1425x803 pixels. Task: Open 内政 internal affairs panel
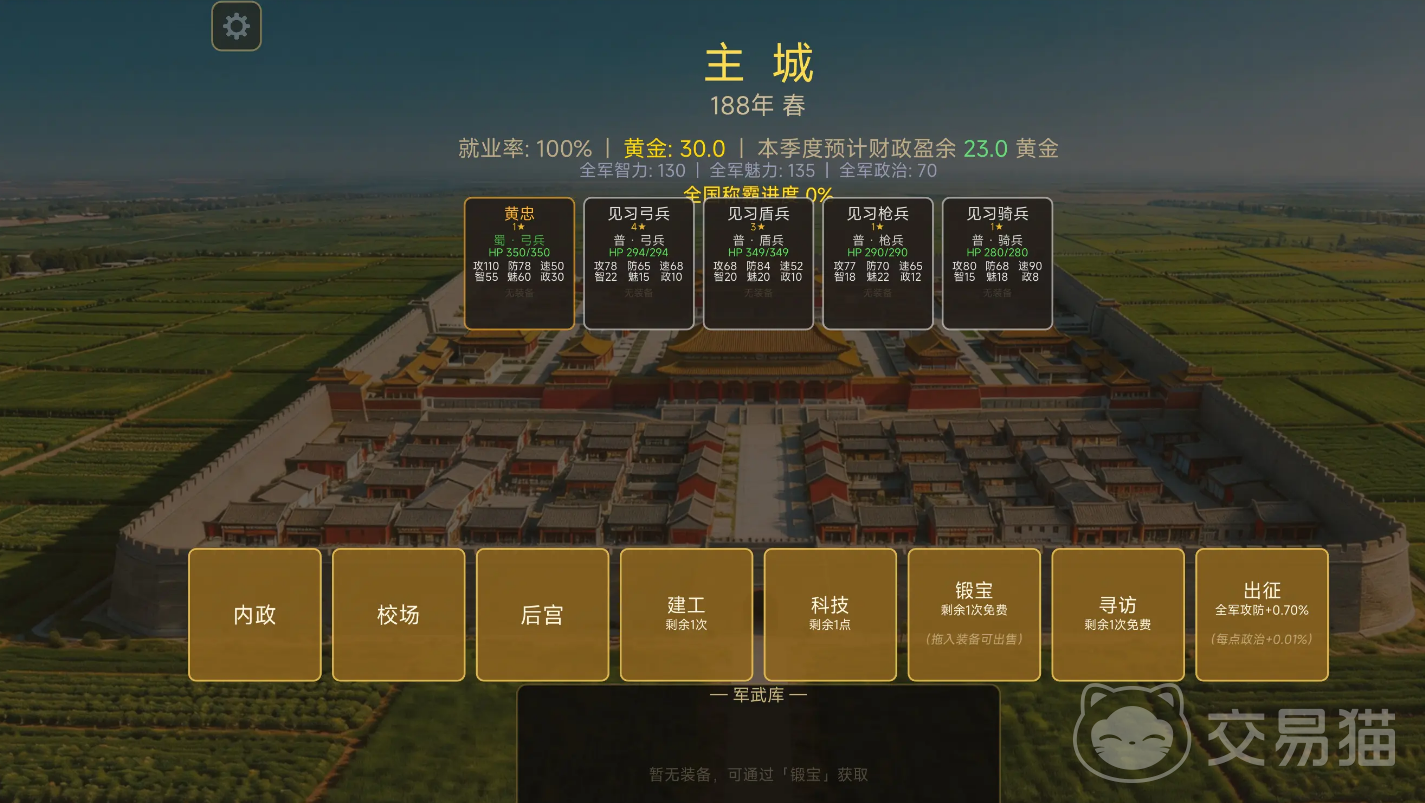click(254, 614)
